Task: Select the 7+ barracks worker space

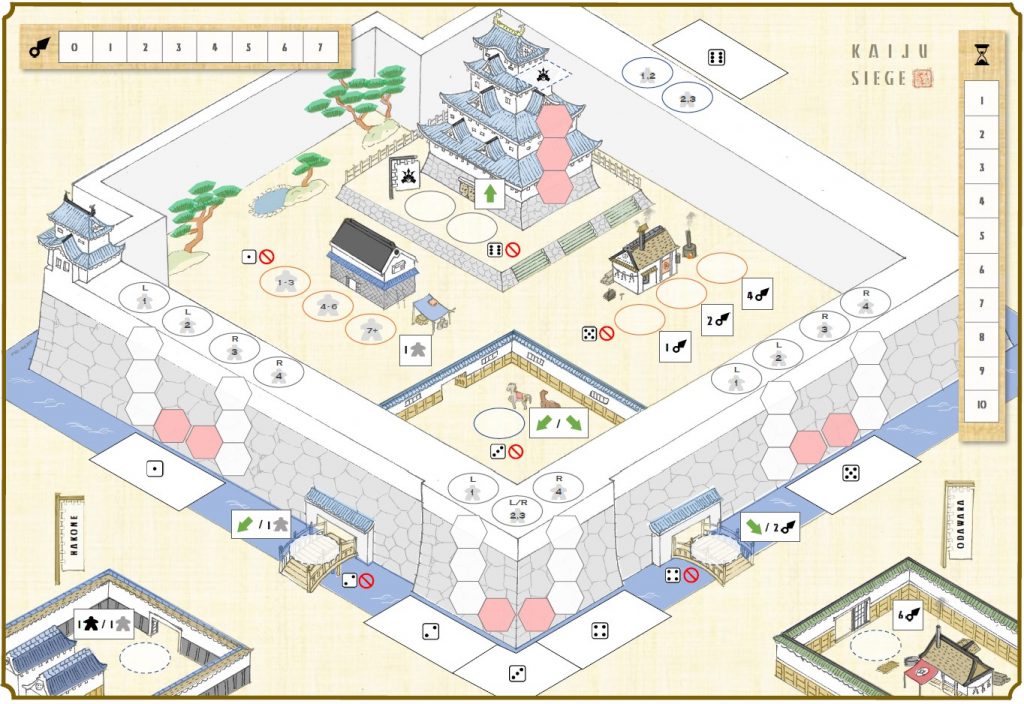Action: coord(370,328)
